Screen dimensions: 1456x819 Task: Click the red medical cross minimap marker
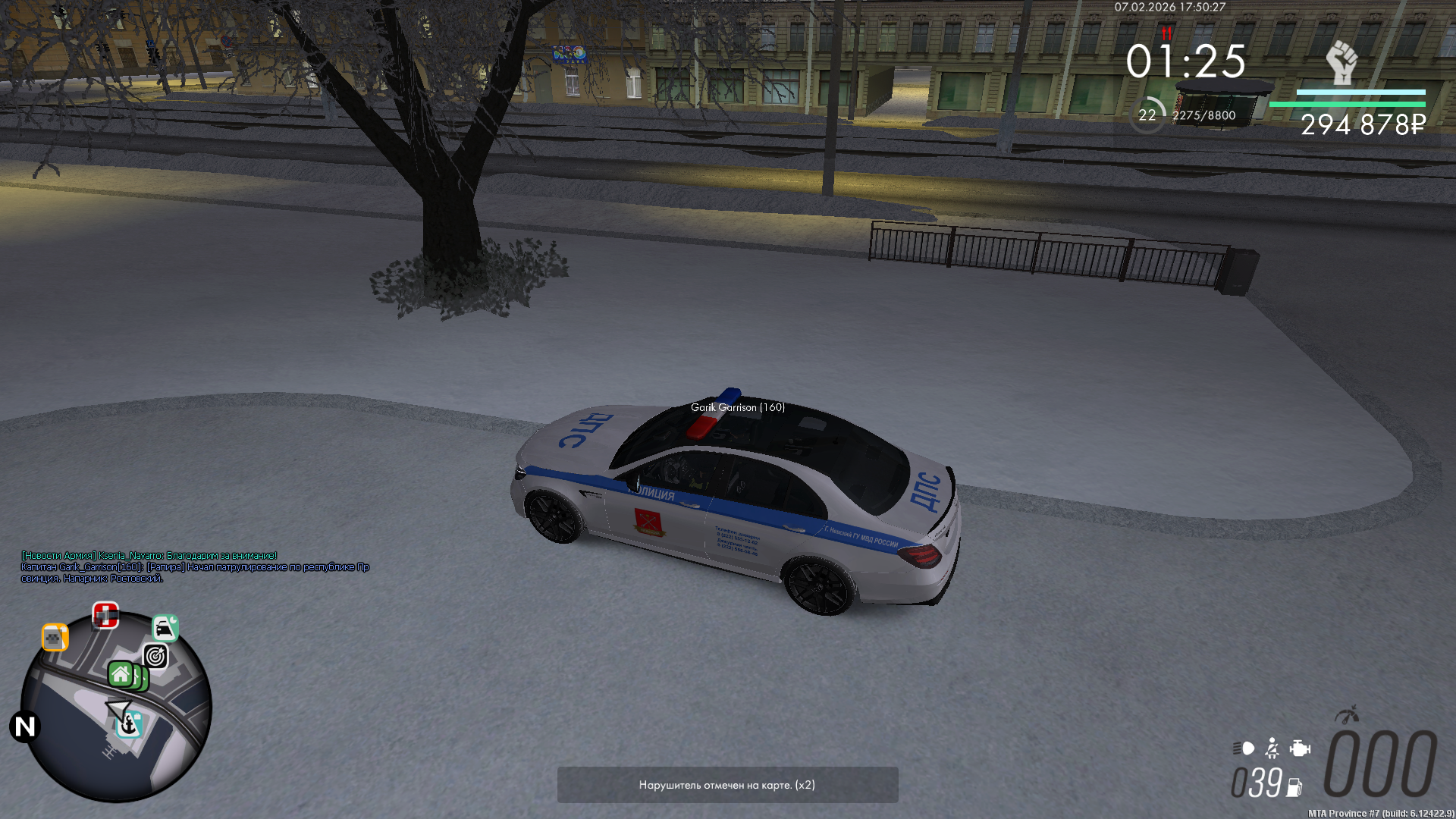pyautogui.click(x=105, y=615)
